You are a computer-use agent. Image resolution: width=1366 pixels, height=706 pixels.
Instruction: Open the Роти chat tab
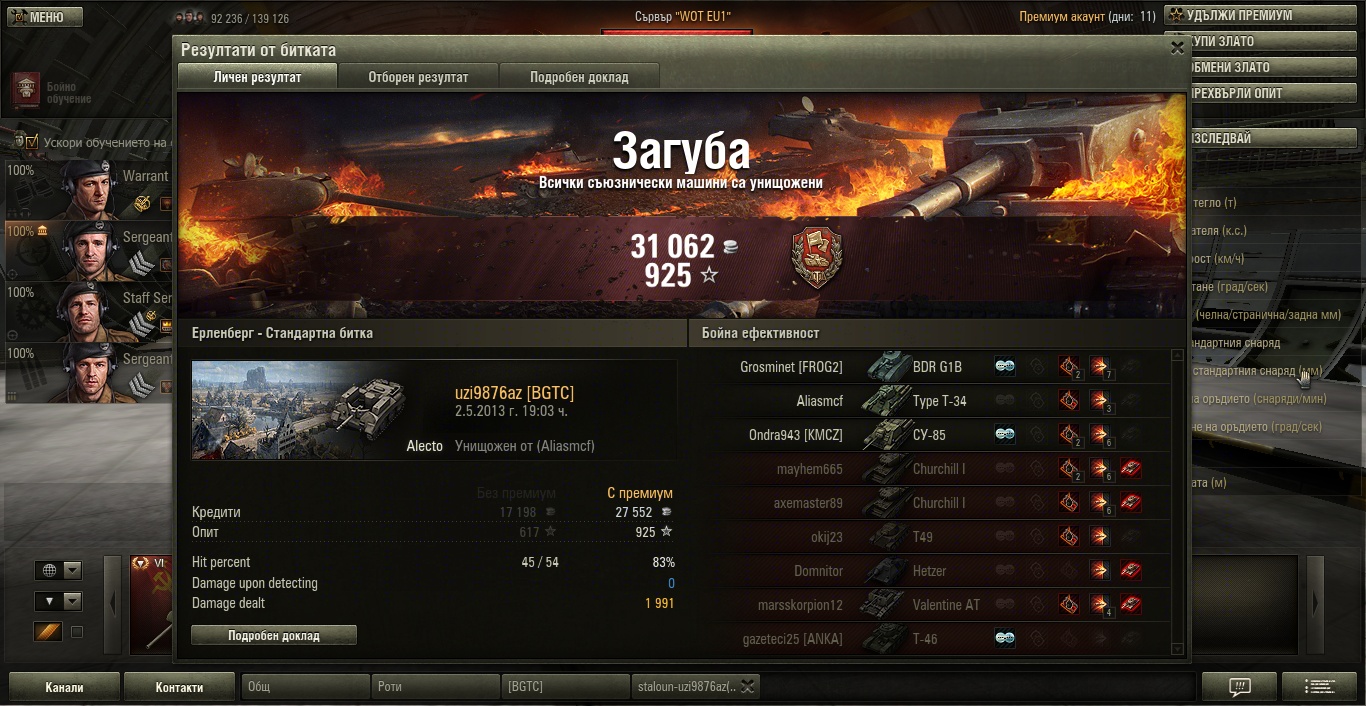pyautogui.click(x=434, y=687)
